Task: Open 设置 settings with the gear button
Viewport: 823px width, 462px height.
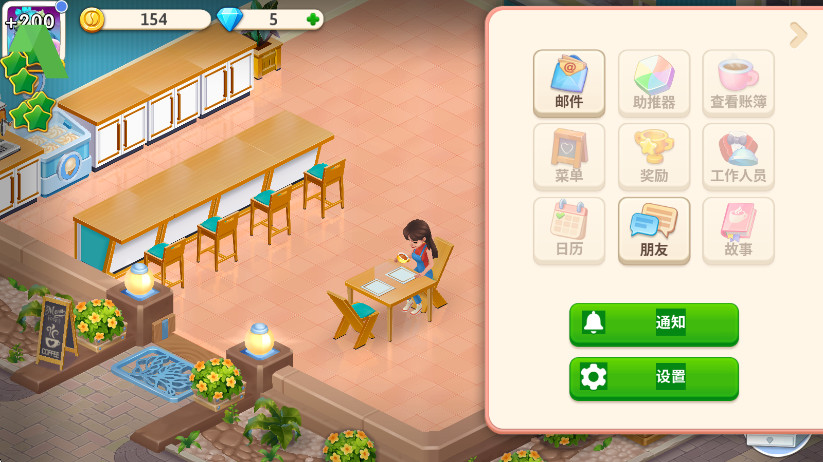Action: tap(654, 377)
